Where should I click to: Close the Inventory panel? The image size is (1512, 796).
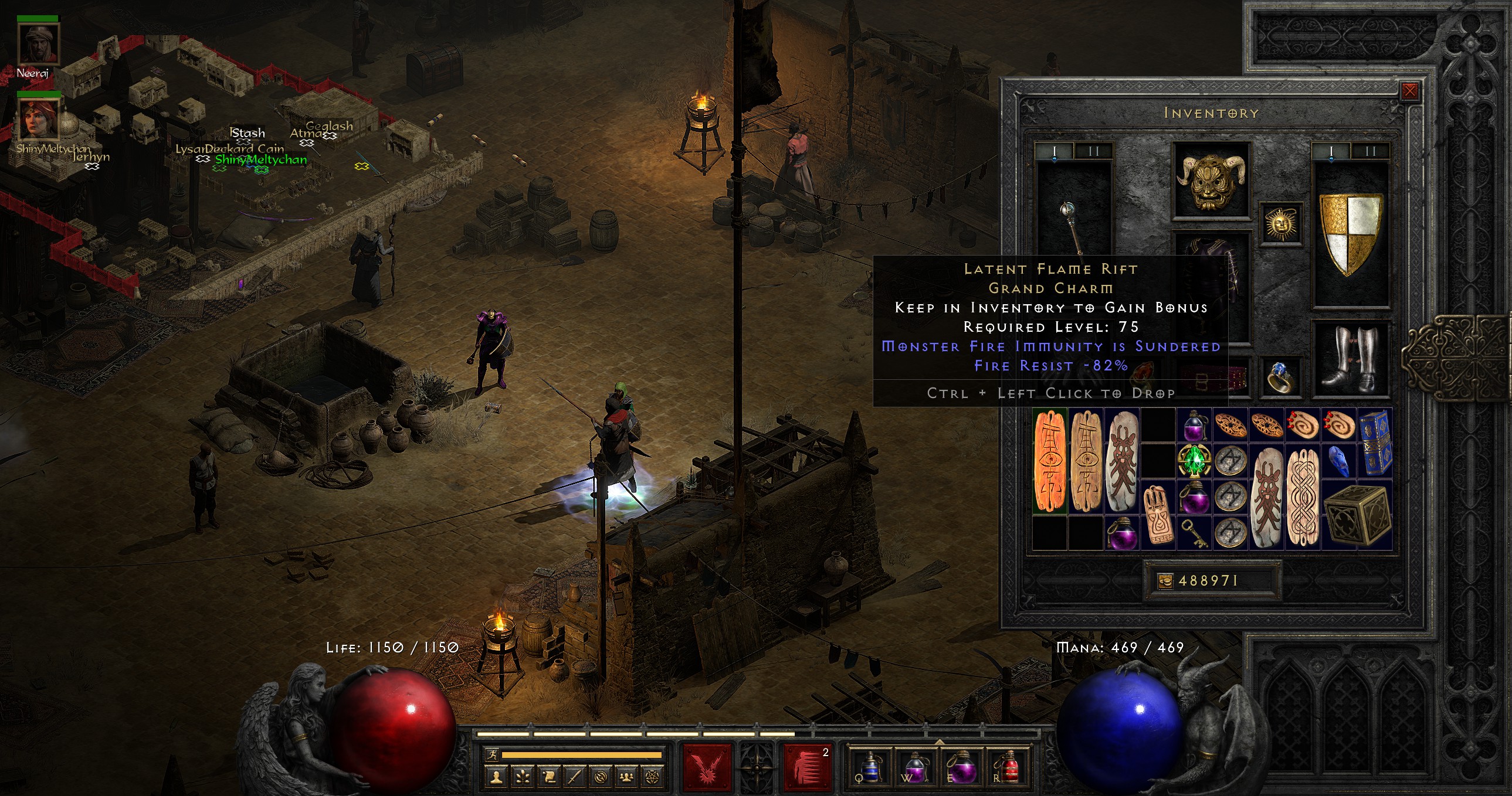(1410, 91)
